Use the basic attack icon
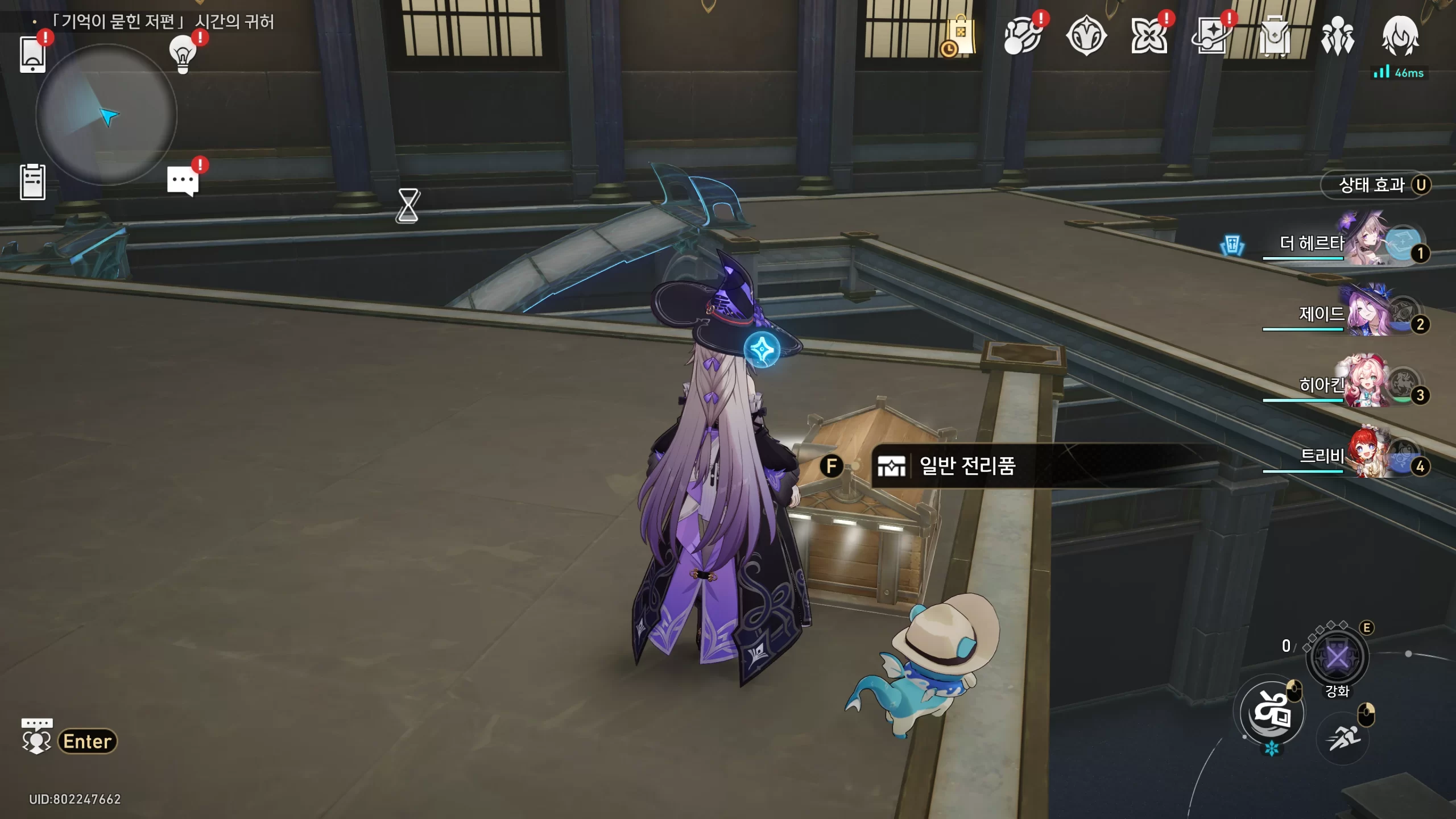 pos(1272,713)
